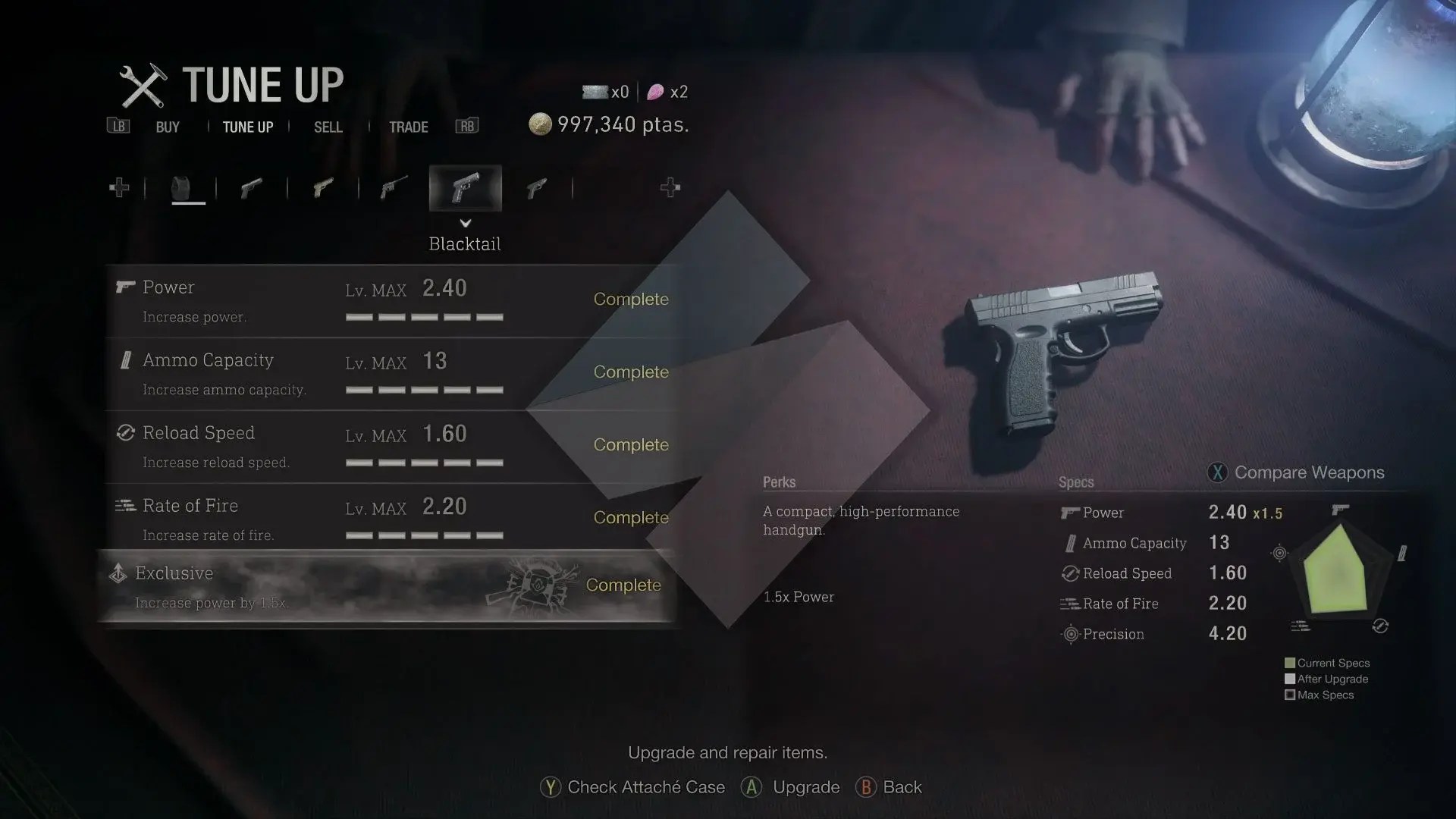Viewport: 1456px width, 819px height.
Task: Switch to the TRADE tab
Action: [409, 127]
